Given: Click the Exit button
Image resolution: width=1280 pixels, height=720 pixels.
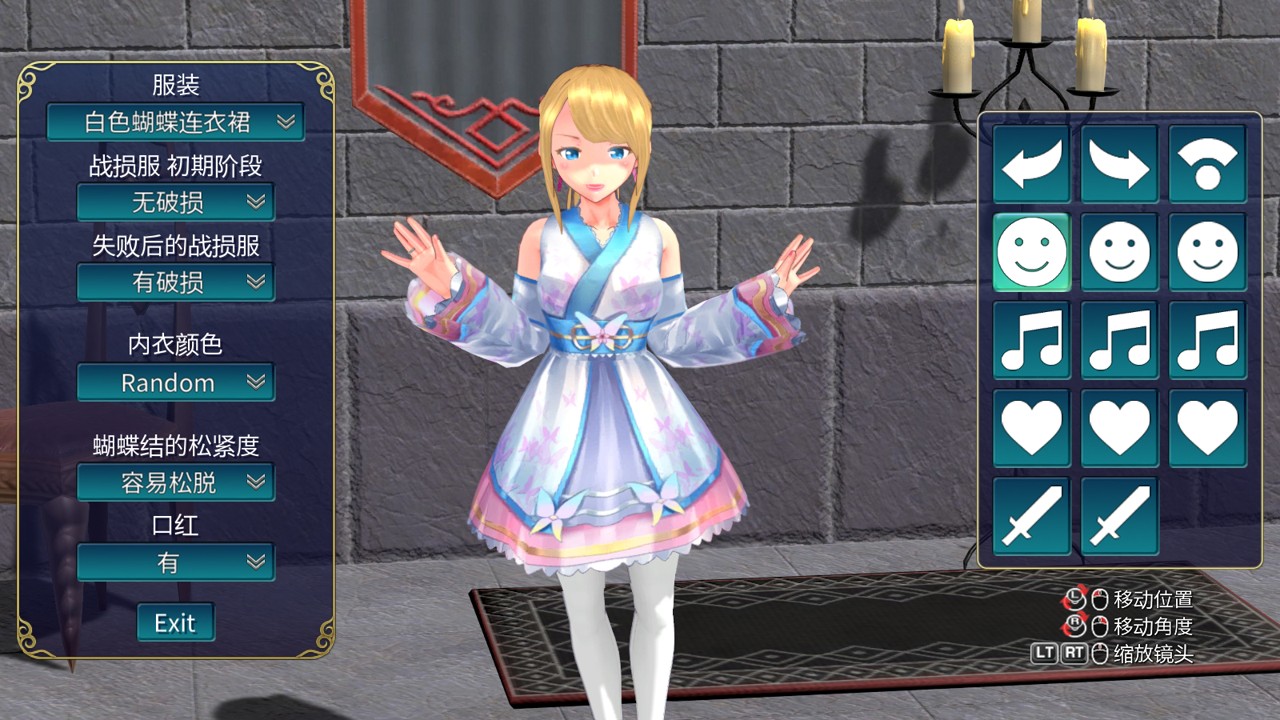Looking at the screenshot, I should (175, 623).
